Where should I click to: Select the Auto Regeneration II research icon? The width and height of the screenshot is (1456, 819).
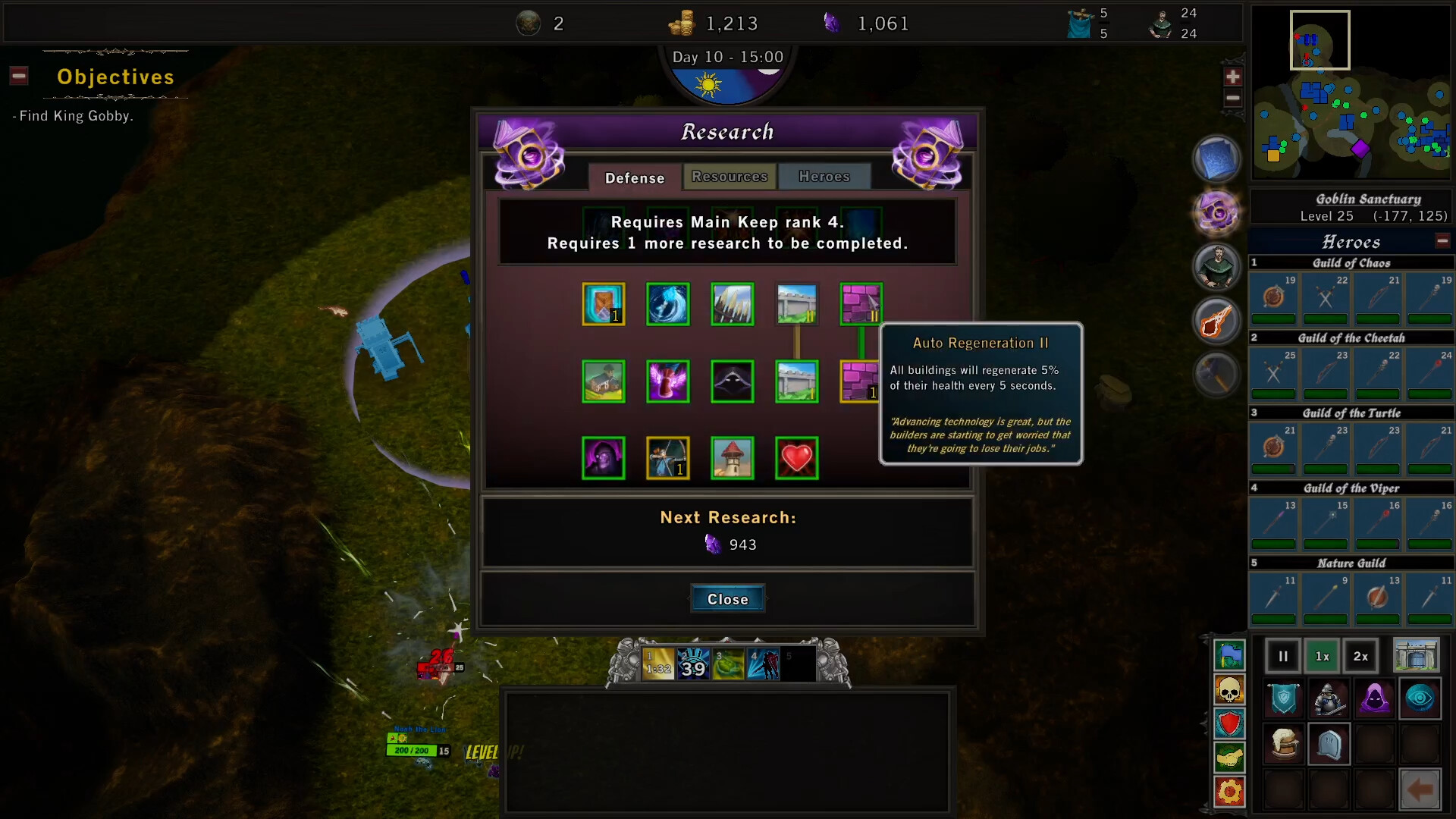pos(861,304)
